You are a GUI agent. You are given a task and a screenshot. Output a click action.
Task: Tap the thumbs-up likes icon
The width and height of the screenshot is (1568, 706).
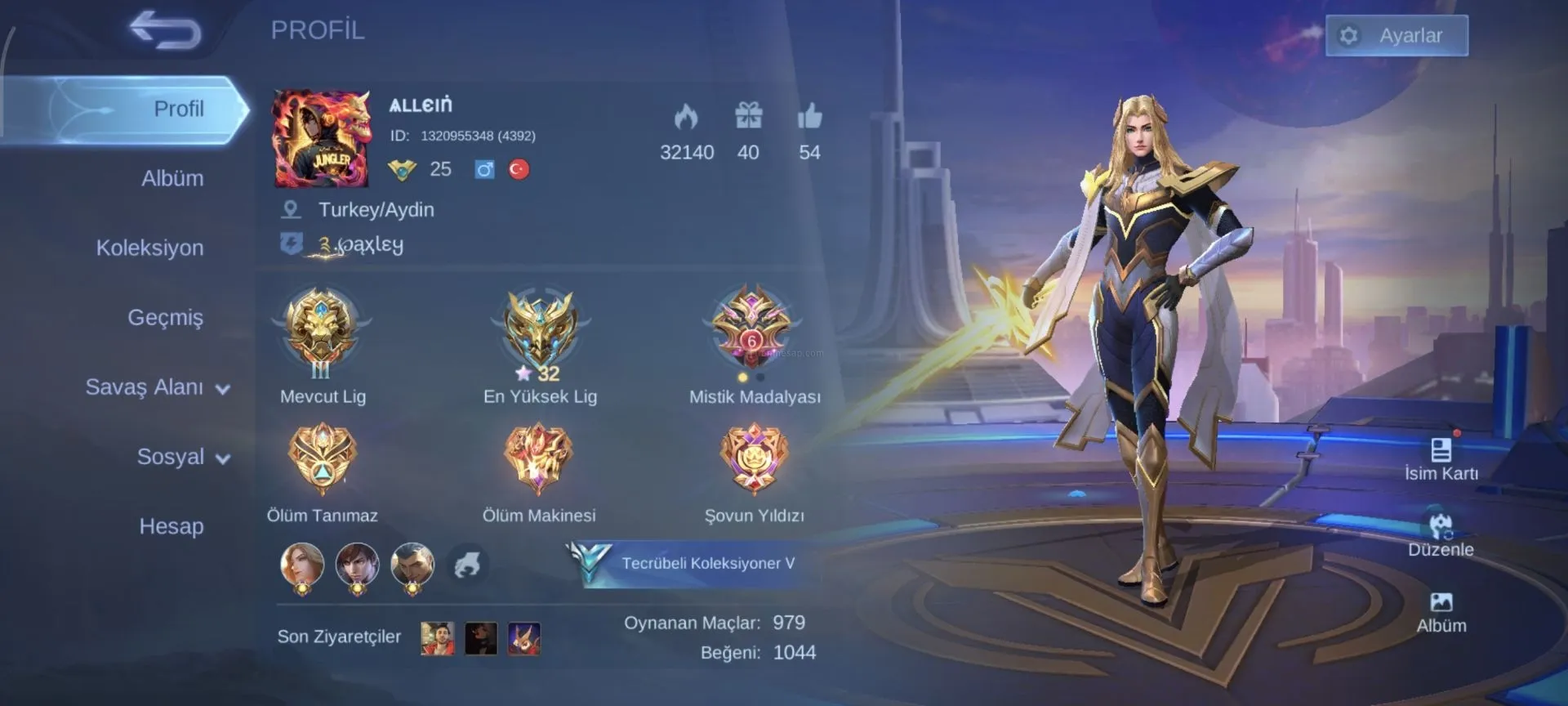(x=809, y=117)
